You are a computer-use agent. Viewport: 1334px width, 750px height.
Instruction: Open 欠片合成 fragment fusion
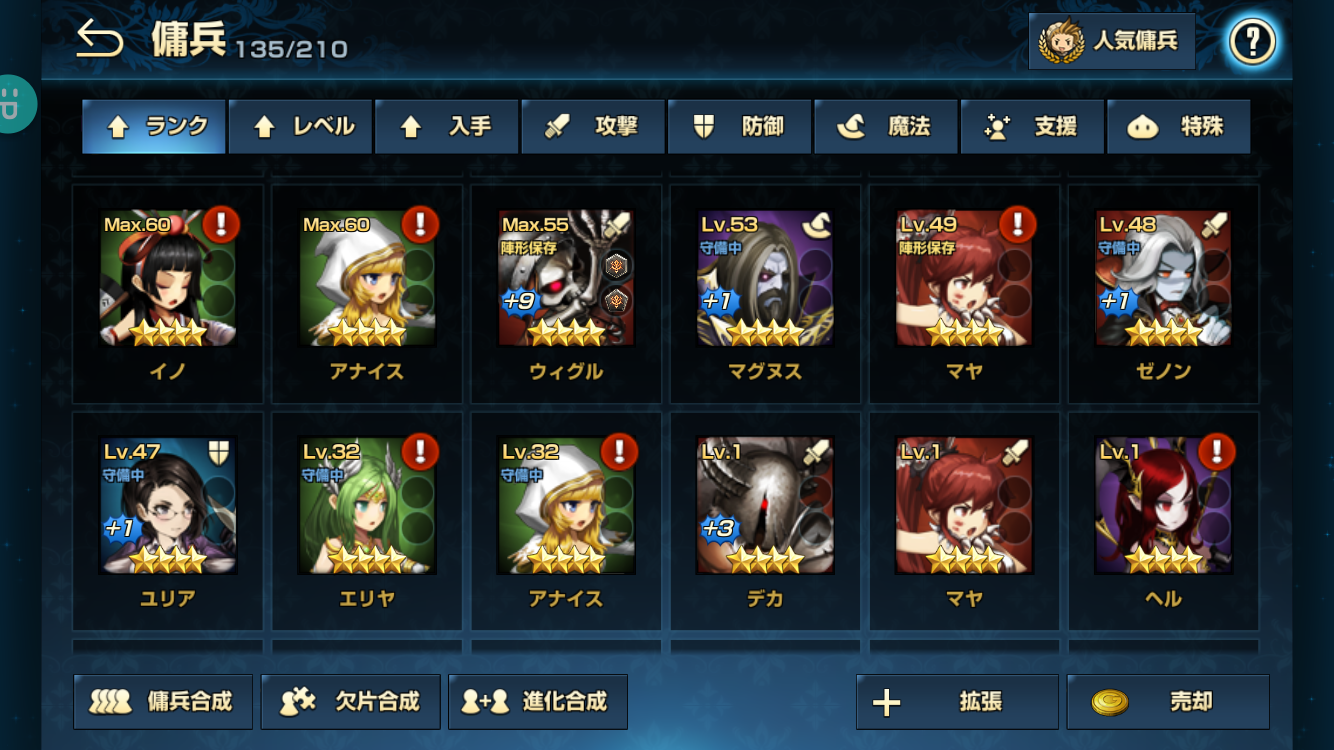(350, 702)
